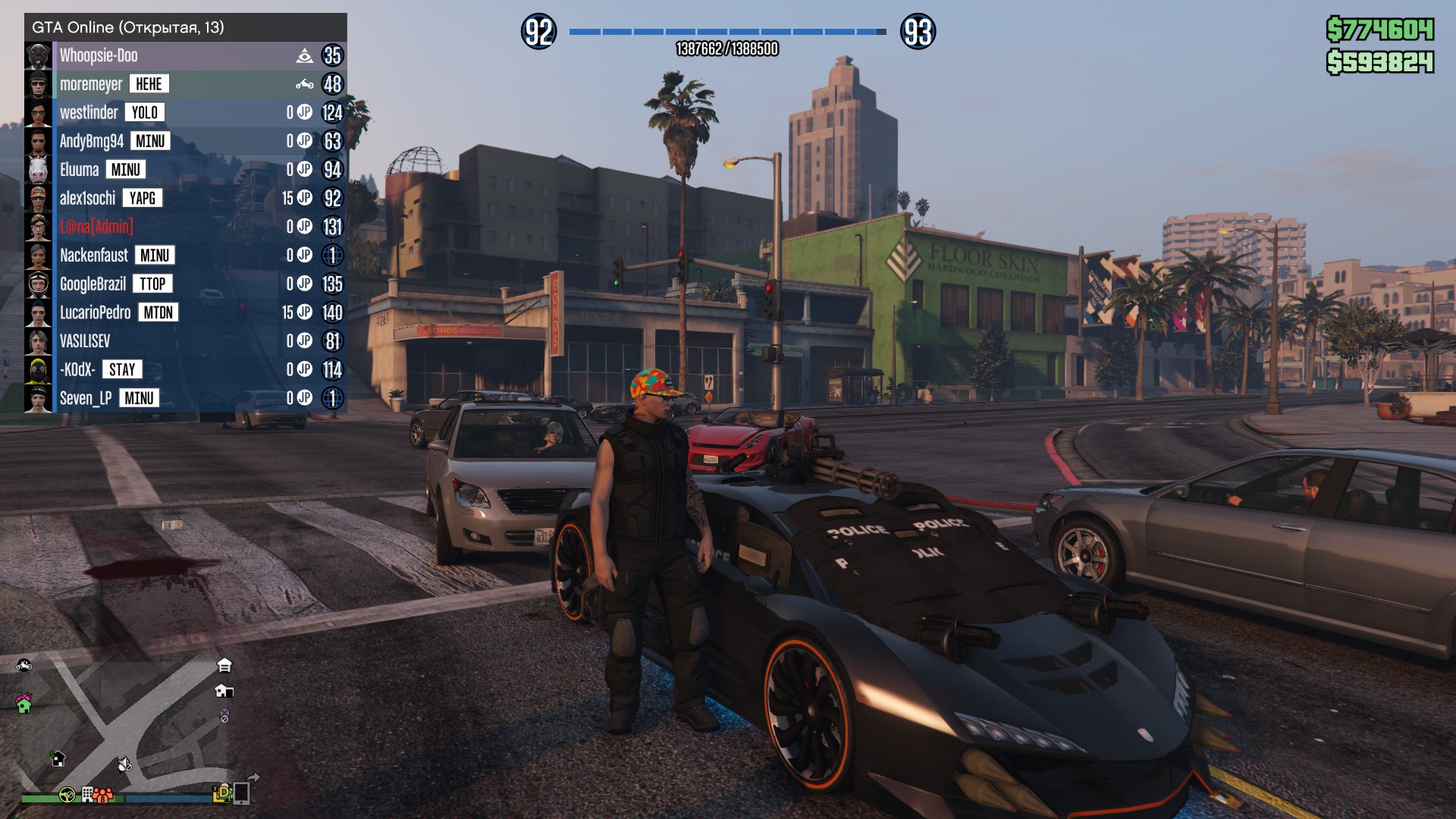Select westlinder's player row
1456x819 pixels.
tap(89, 113)
